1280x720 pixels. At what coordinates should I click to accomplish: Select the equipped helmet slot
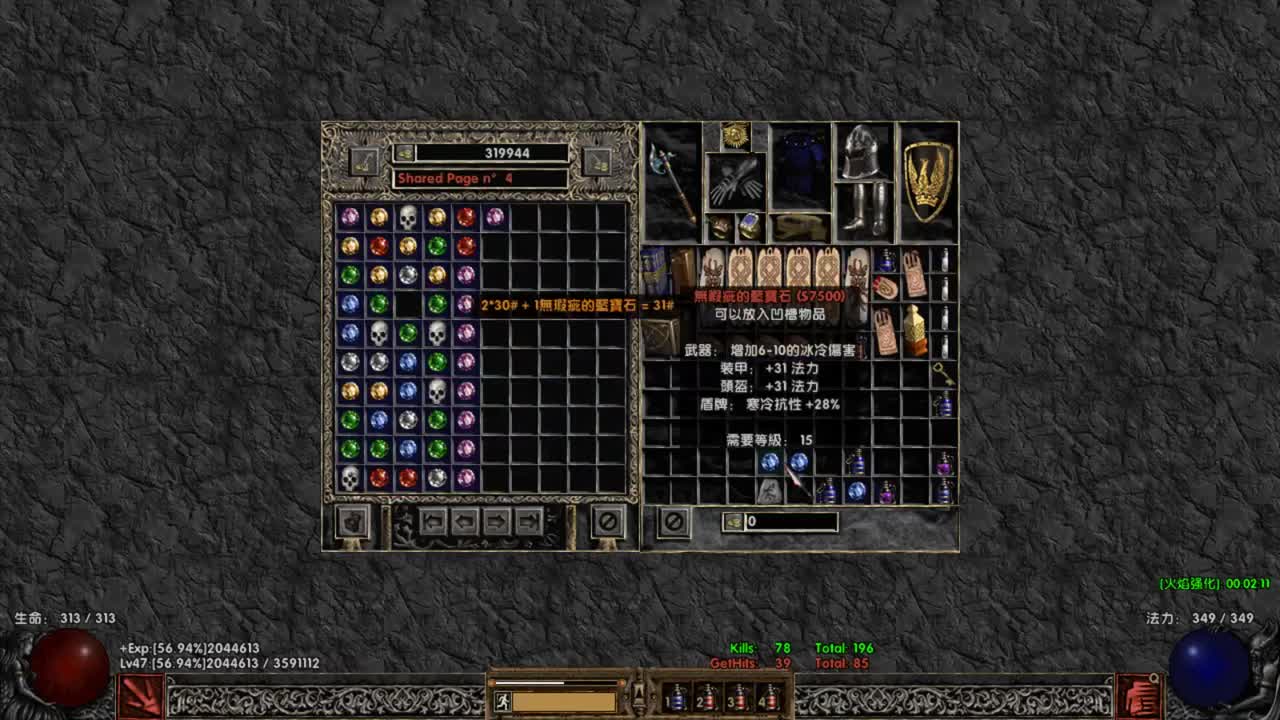pyautogui.click(x=863, y=152)
